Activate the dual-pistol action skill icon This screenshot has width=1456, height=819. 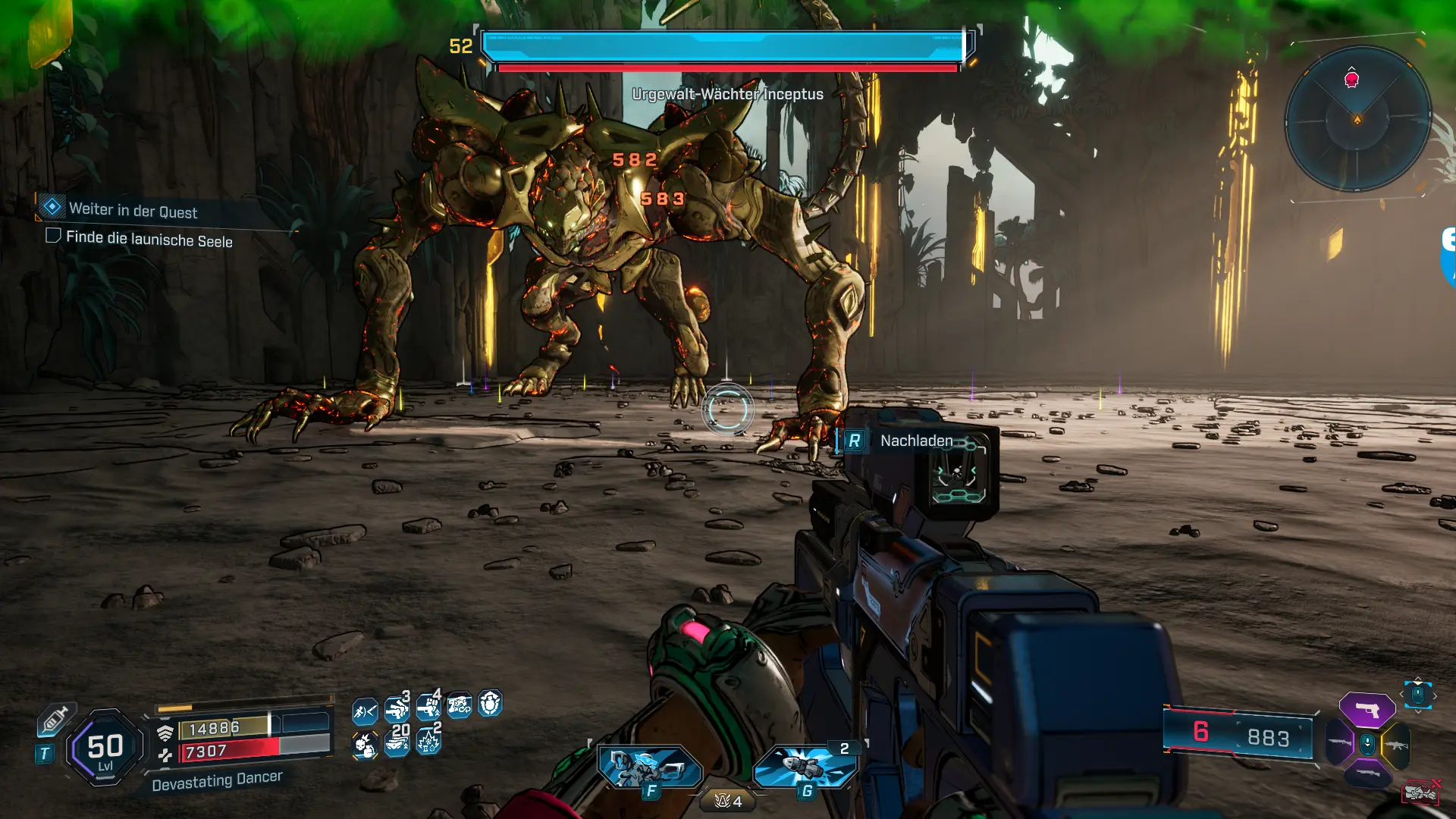pos(650,767)
